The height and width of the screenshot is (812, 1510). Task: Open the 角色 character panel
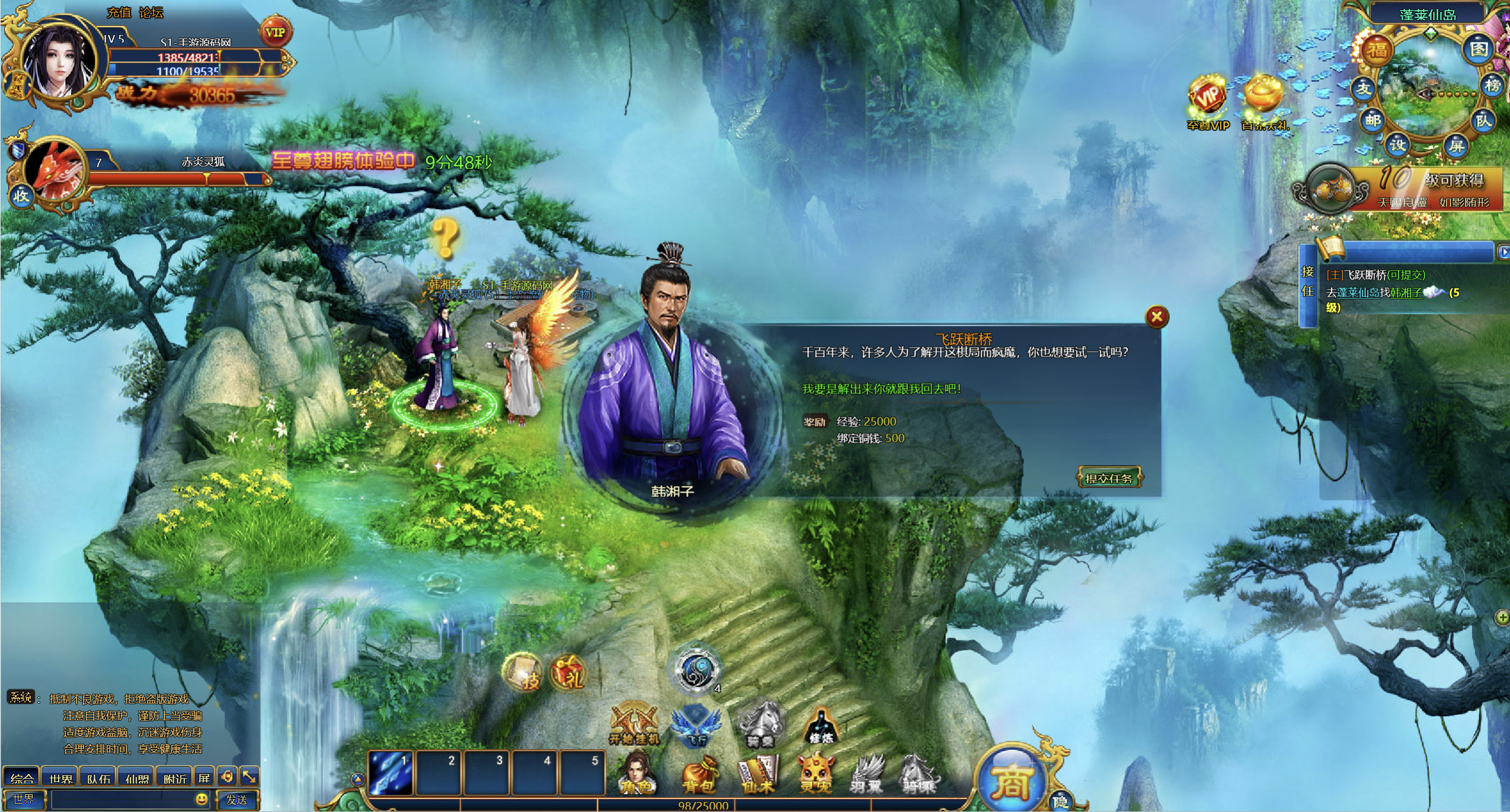pos(636,773)
